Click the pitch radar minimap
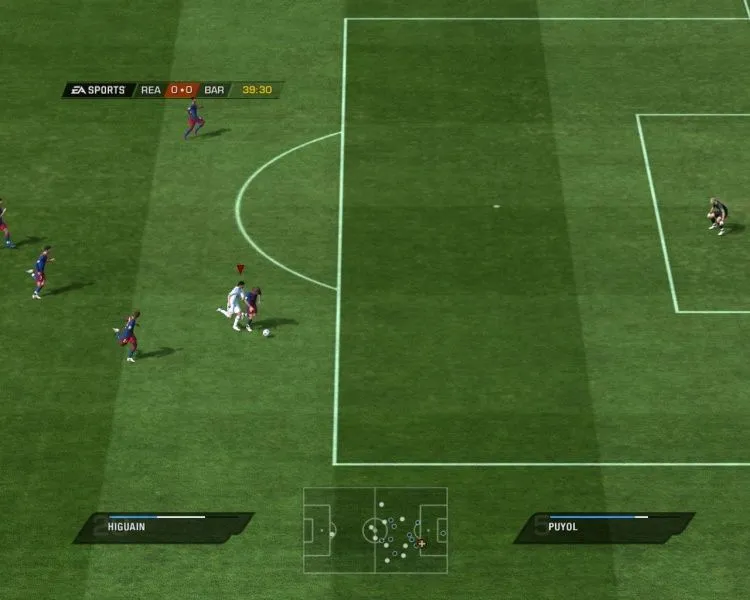Screen dimensions: 750x600 click(x=375, y=530)
